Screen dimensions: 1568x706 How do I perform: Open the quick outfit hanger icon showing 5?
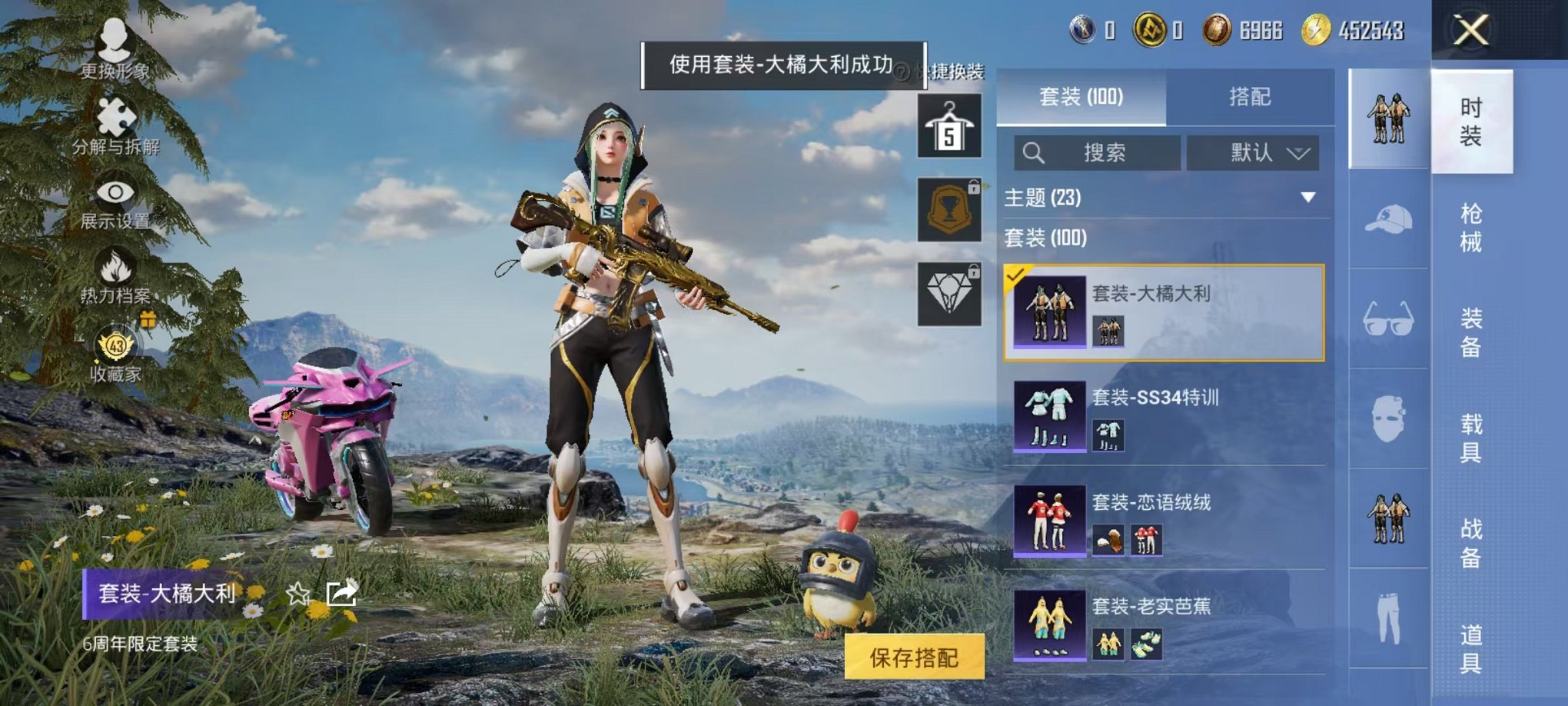click(950, 125)
